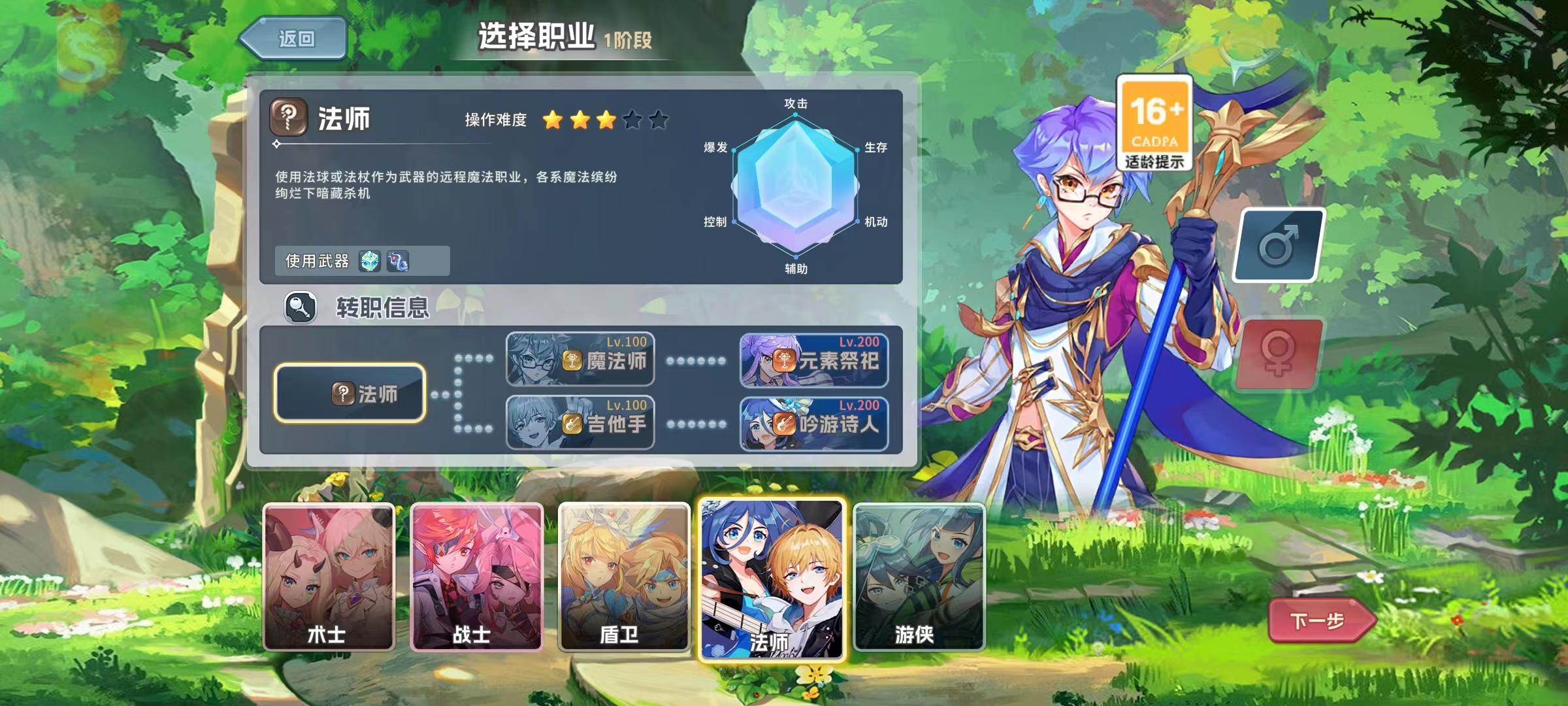Click the hexagonal stat radar chart
Viewport: 1568px width, 706px height.
pyautogui.click(x=796, y=185)
